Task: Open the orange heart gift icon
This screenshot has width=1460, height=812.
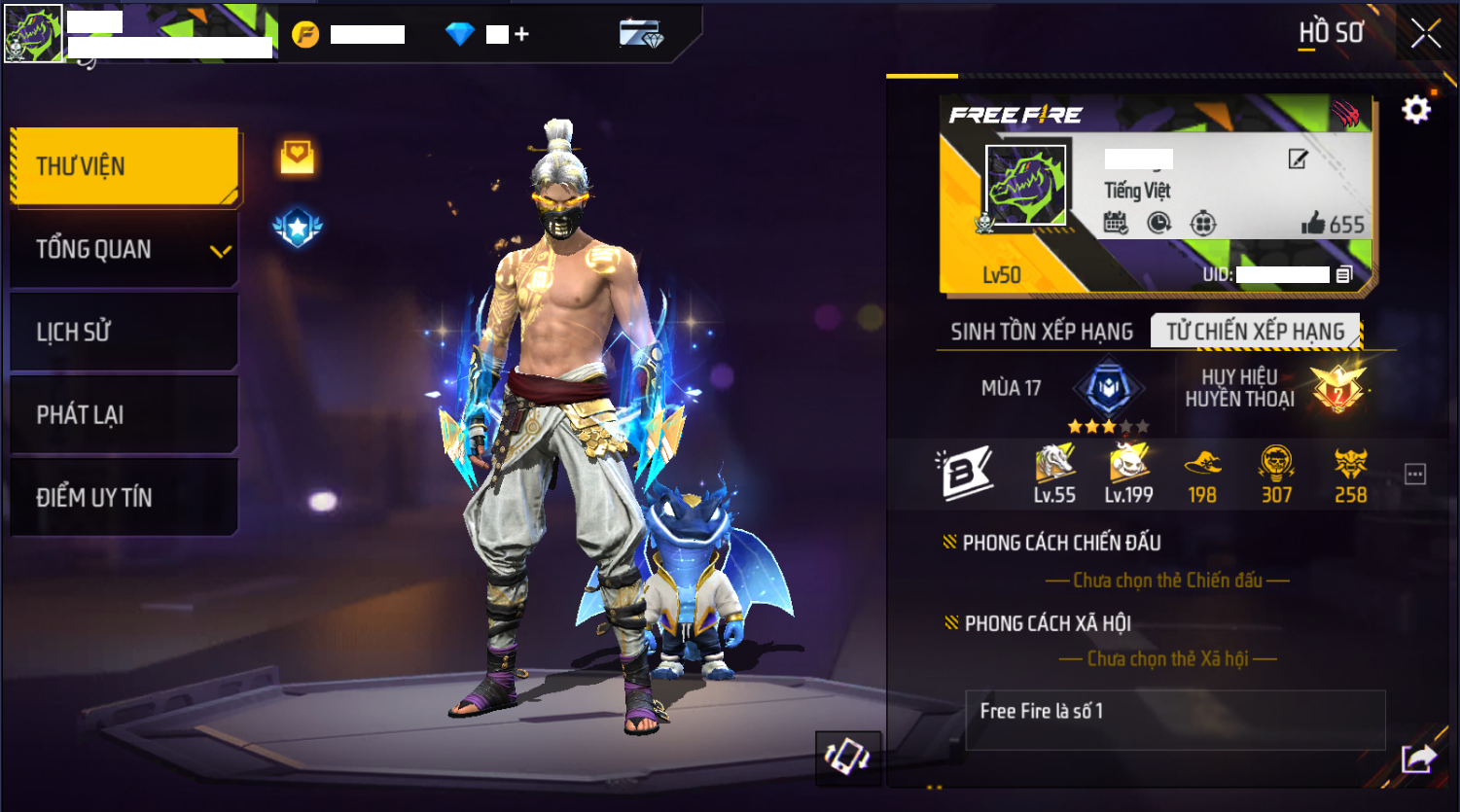Action: [x=298, y=157]
